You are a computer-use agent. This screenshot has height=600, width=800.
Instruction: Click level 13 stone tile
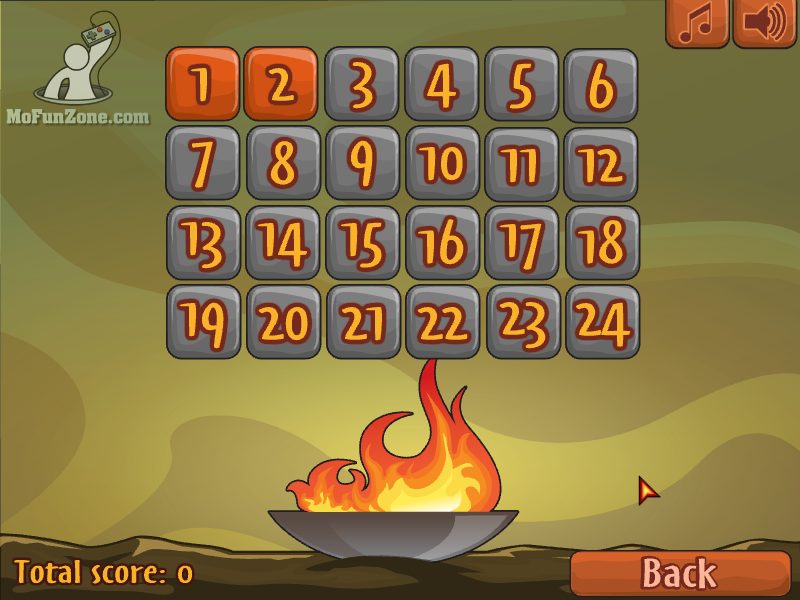pos(203,243)
